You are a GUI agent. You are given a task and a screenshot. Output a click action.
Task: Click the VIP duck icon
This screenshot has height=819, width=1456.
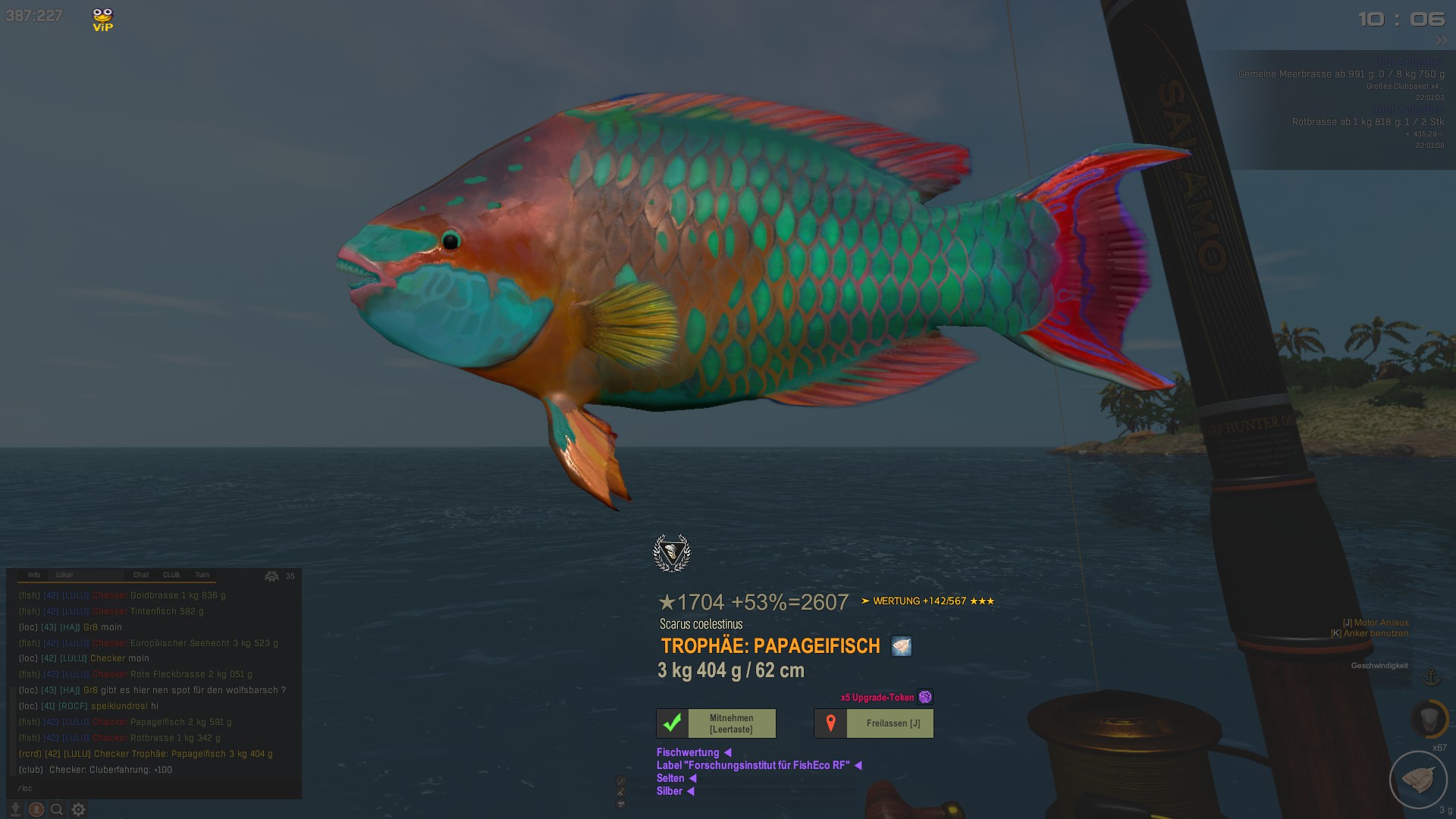[102, 19]
